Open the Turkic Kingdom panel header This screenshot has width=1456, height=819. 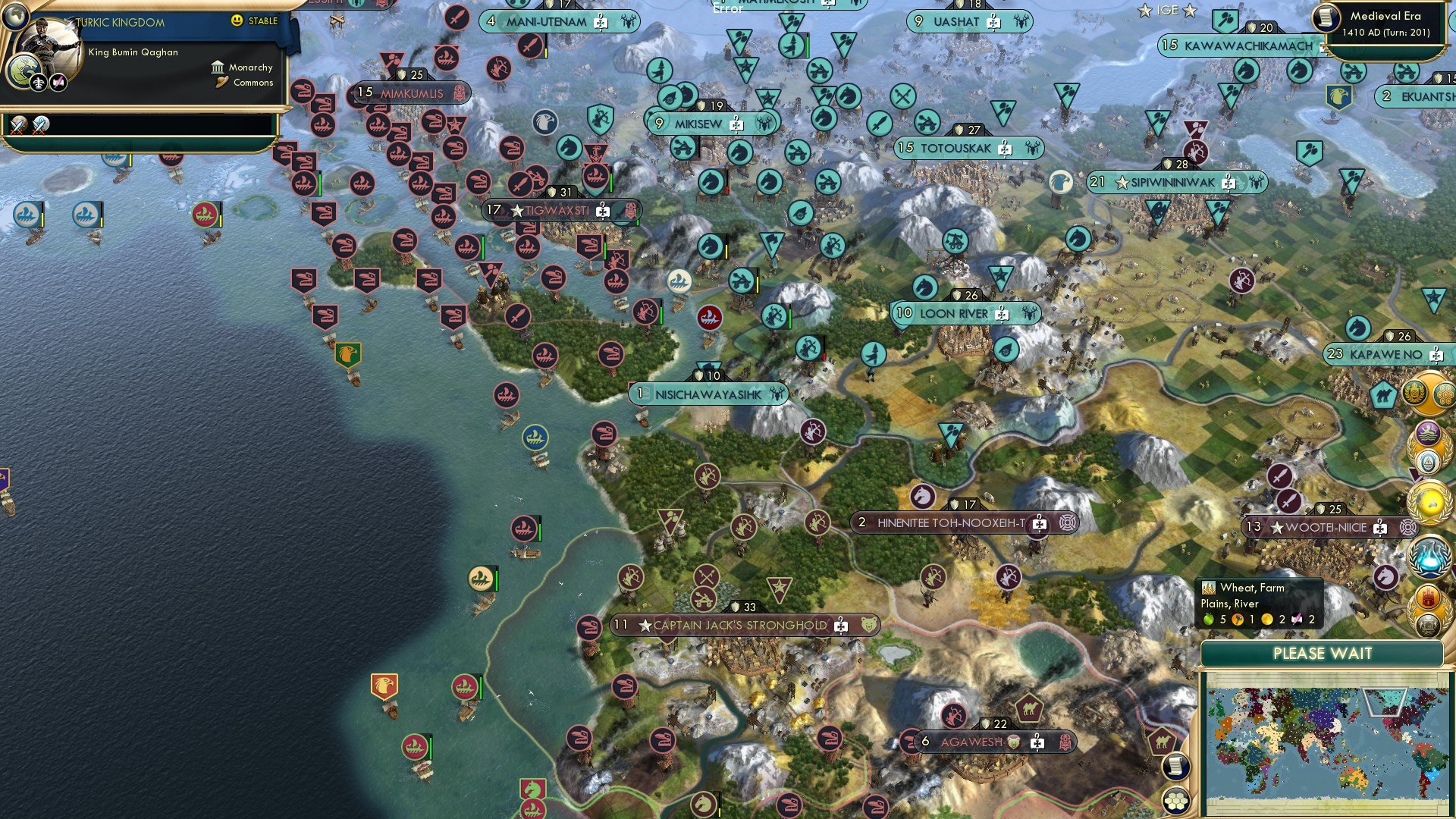(120, 22)
